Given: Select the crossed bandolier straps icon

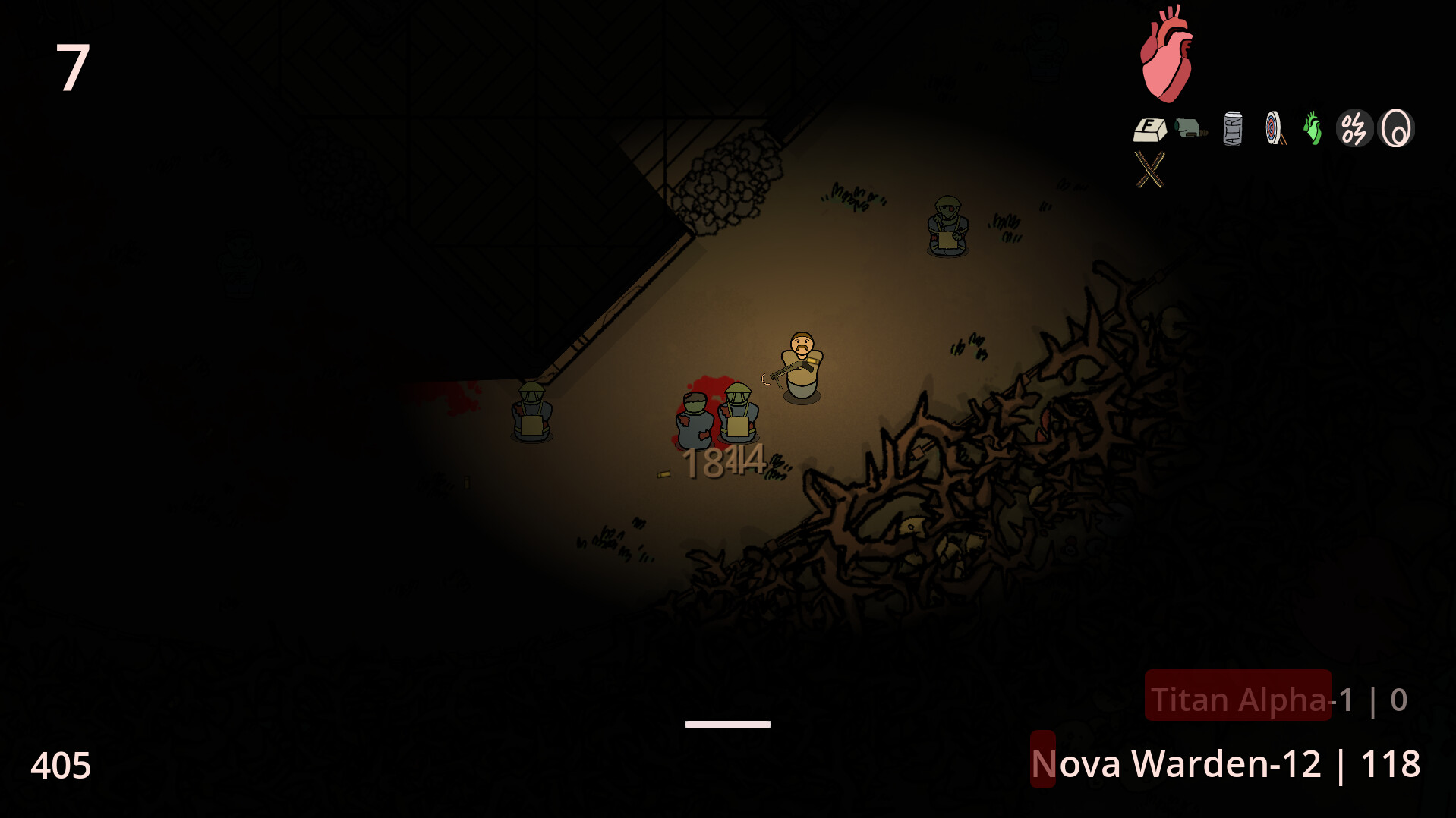Looking at the screenshot, I should tap(1149, 168).
